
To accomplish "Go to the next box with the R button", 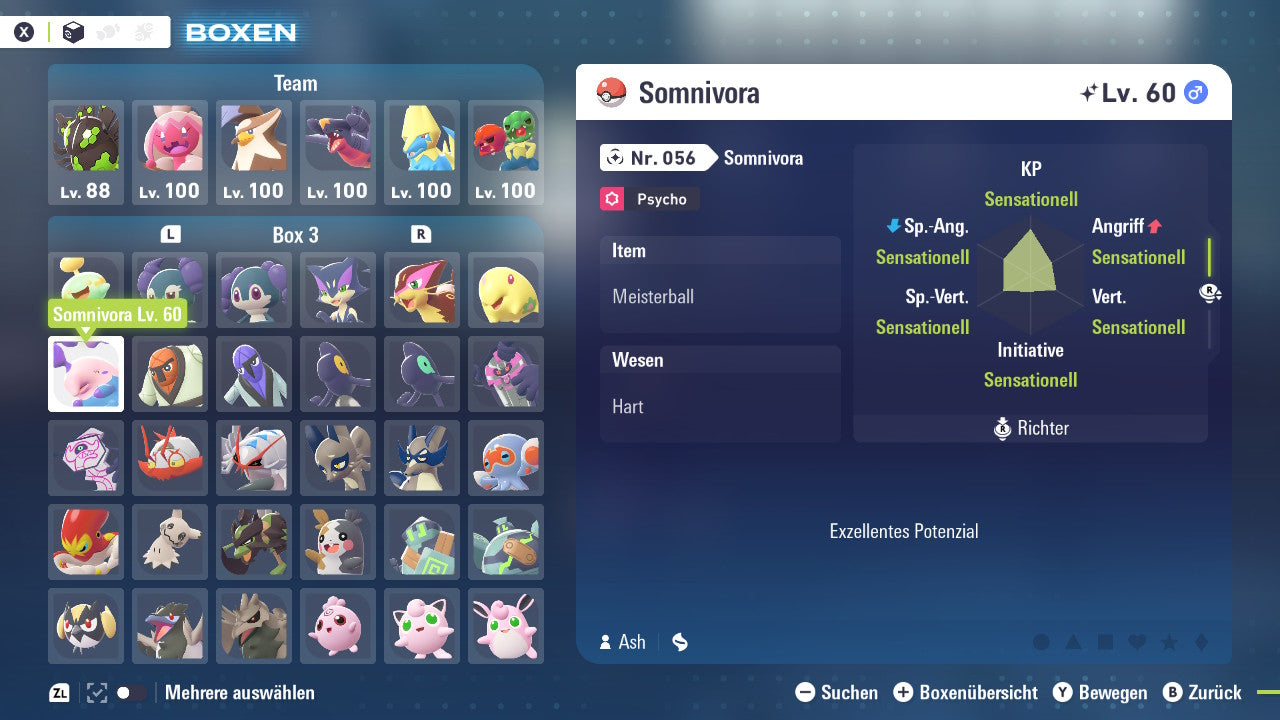I will click(420, 235).
